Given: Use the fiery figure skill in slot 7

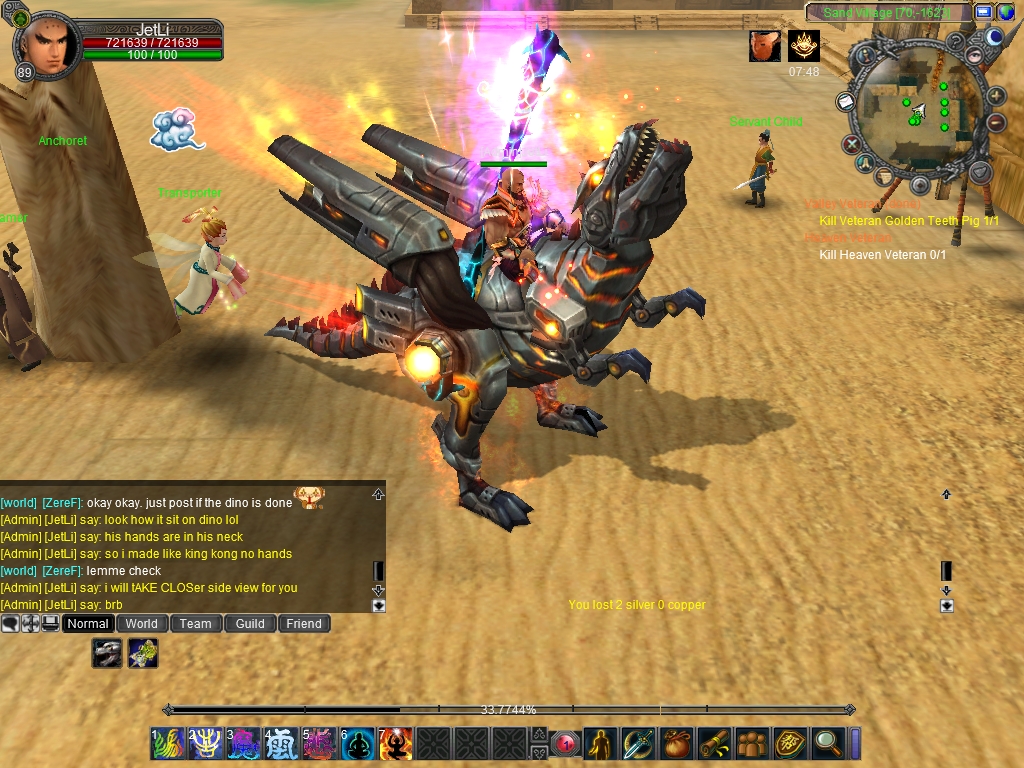Looking at the screenshot, I should point(396,743).
